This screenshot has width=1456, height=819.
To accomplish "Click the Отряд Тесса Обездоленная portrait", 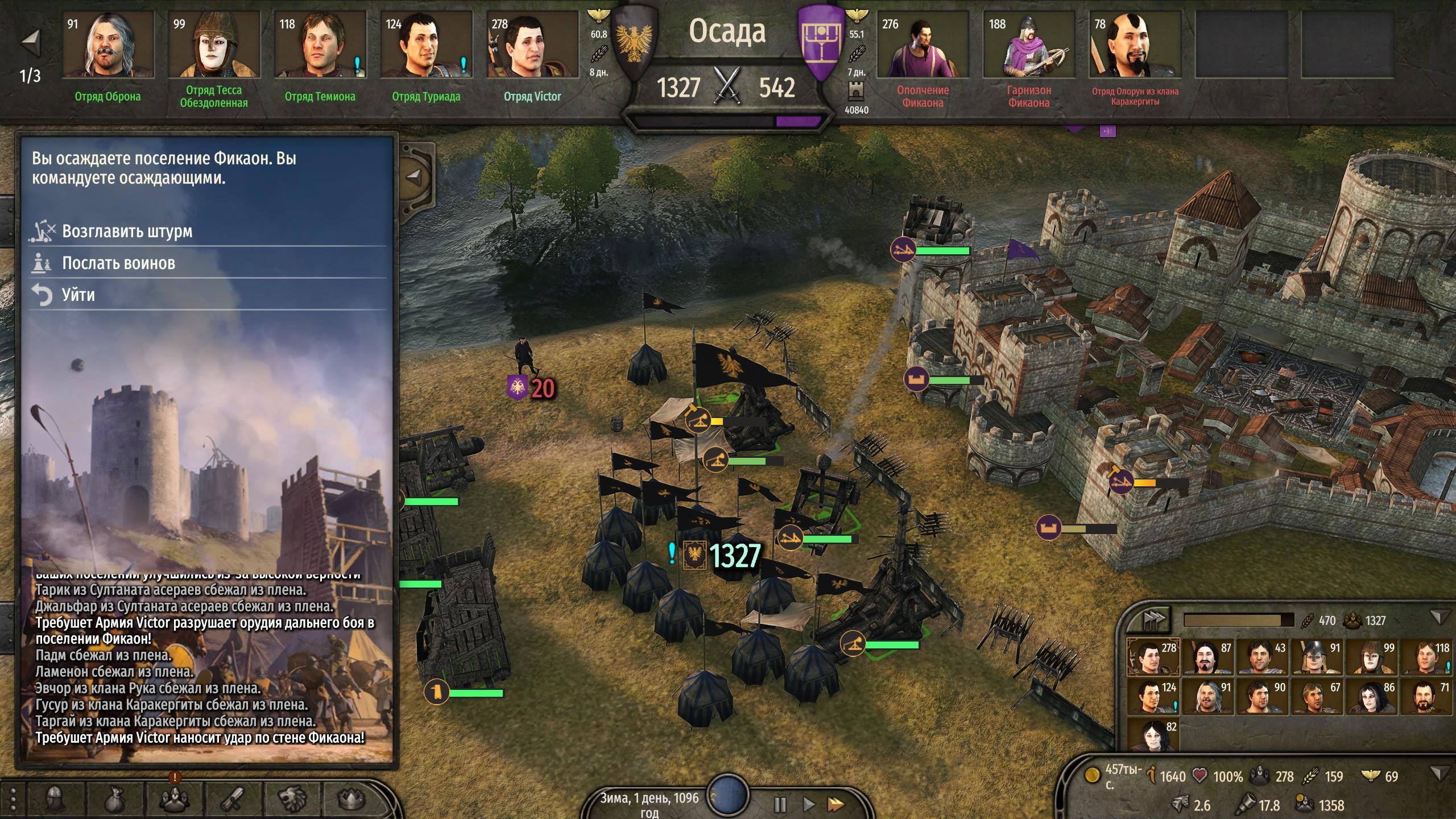I will pos(214,45).
